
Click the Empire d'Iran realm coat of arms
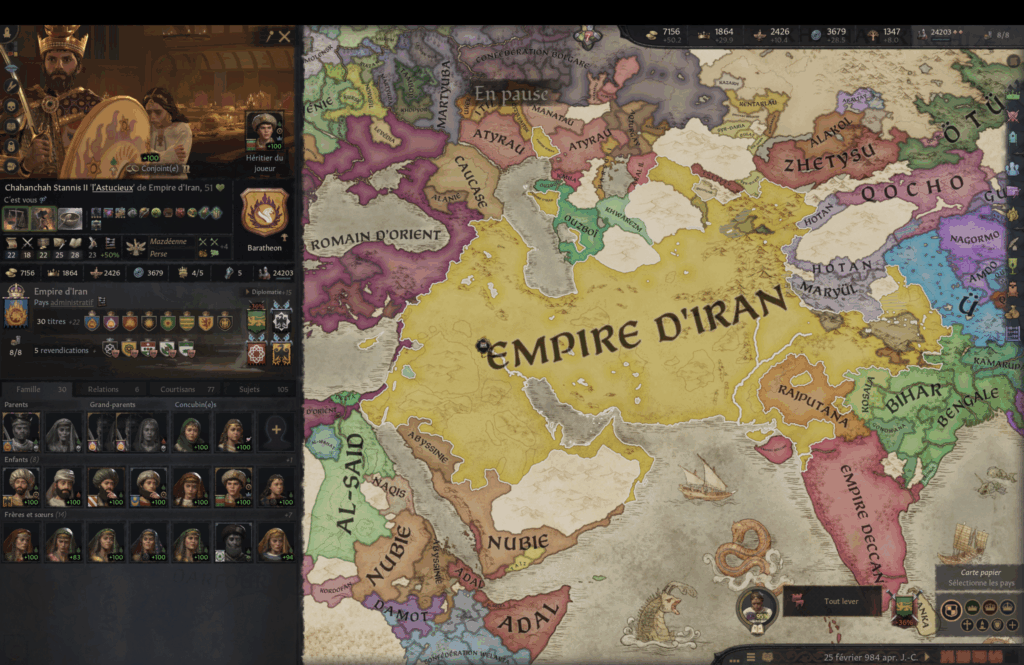[x=16, y=313]
